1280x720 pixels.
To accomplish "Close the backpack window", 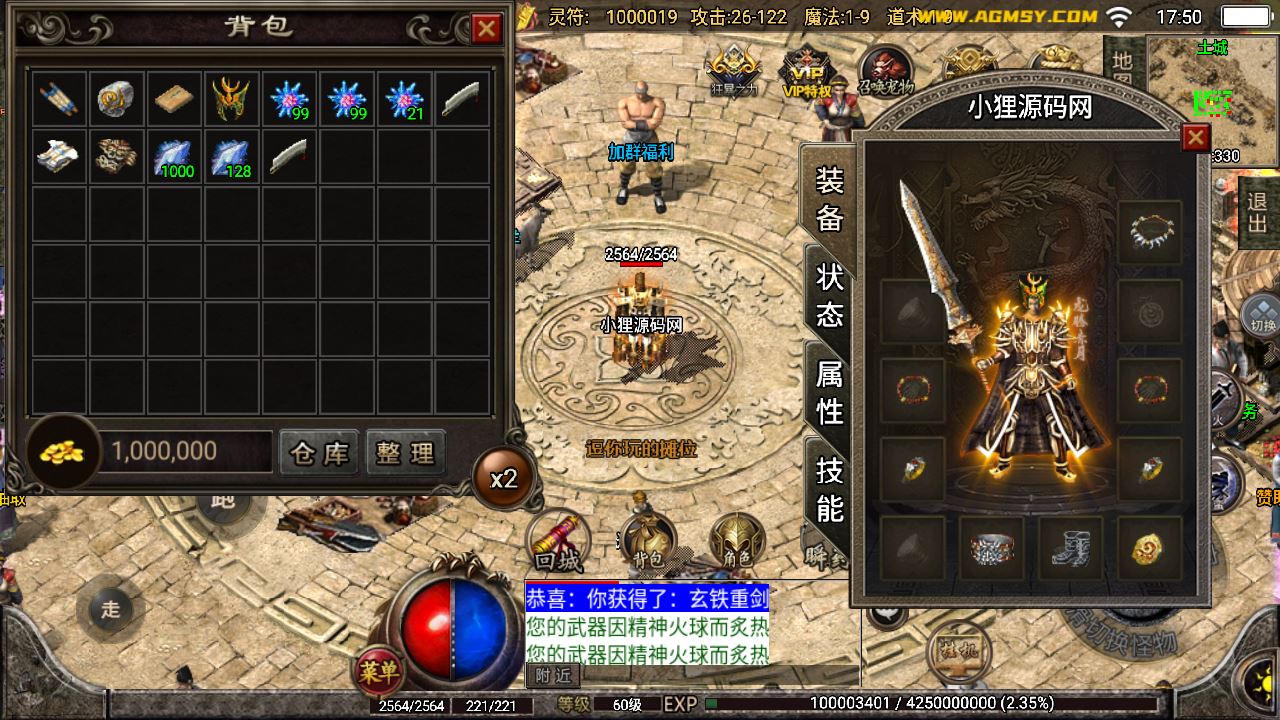I will click(x=487, y=29).
